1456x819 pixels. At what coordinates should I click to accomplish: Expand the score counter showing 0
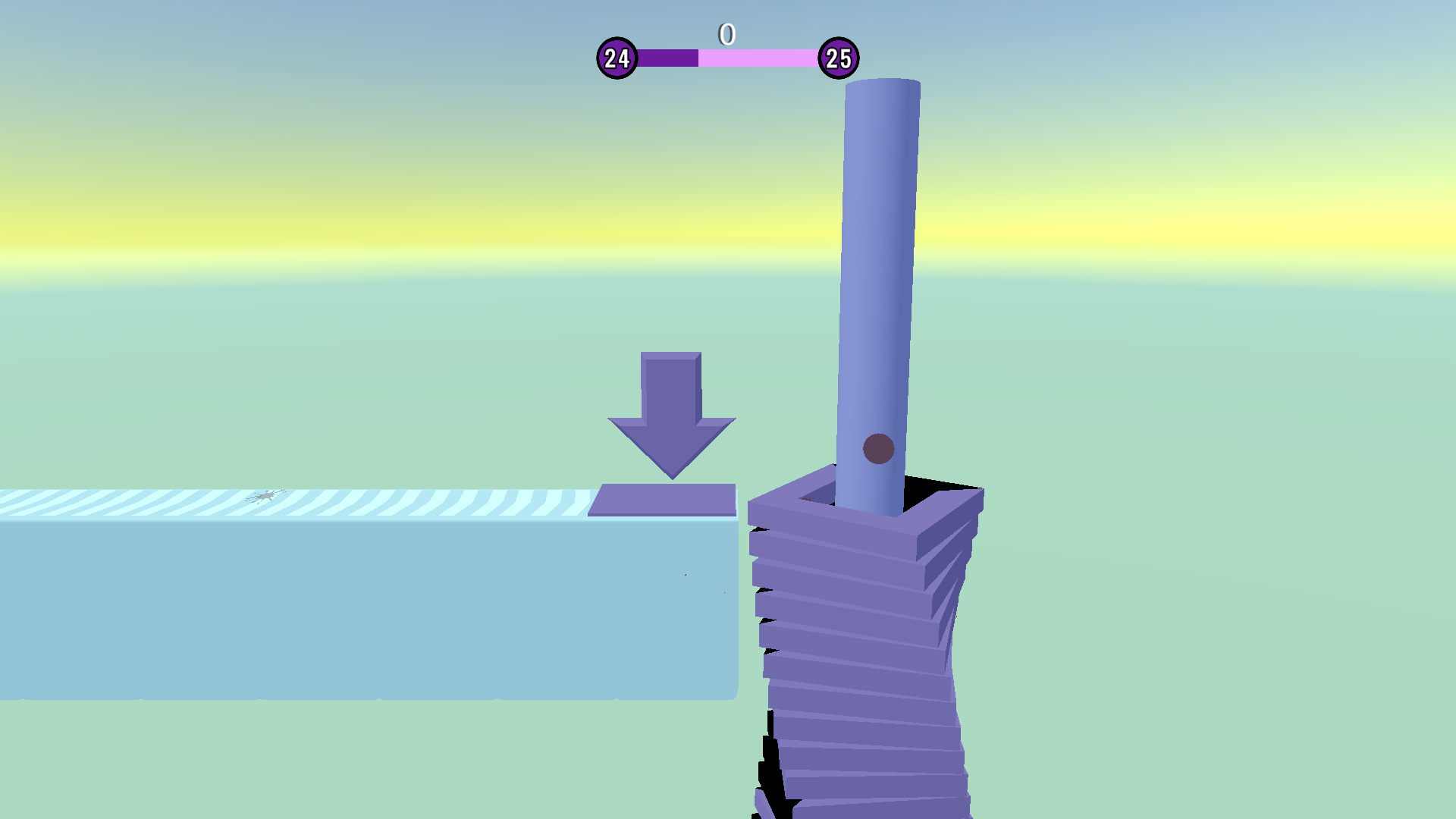tap(726, 33)
